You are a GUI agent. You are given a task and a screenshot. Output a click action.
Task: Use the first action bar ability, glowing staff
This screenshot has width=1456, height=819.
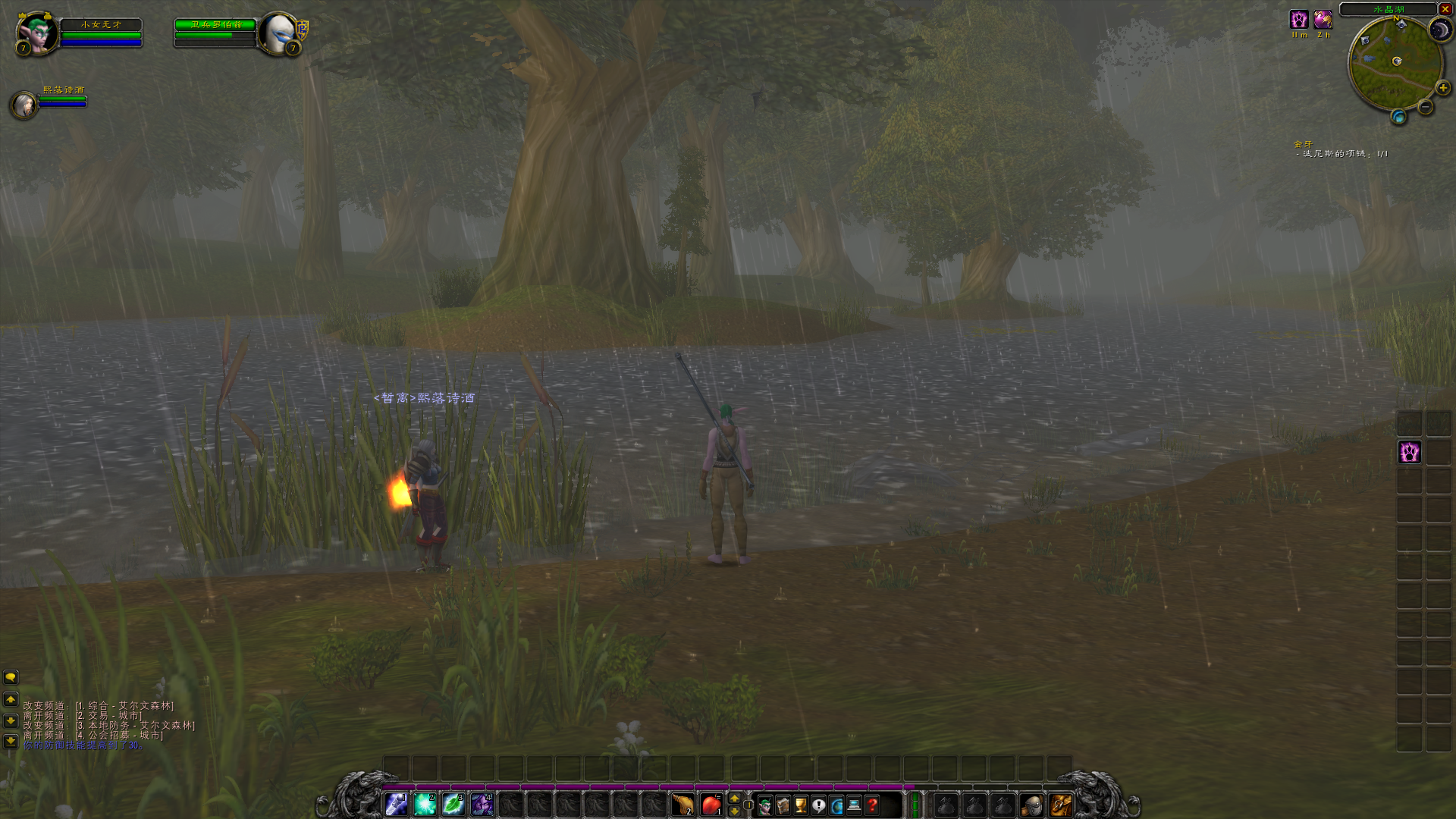point(397,805)
